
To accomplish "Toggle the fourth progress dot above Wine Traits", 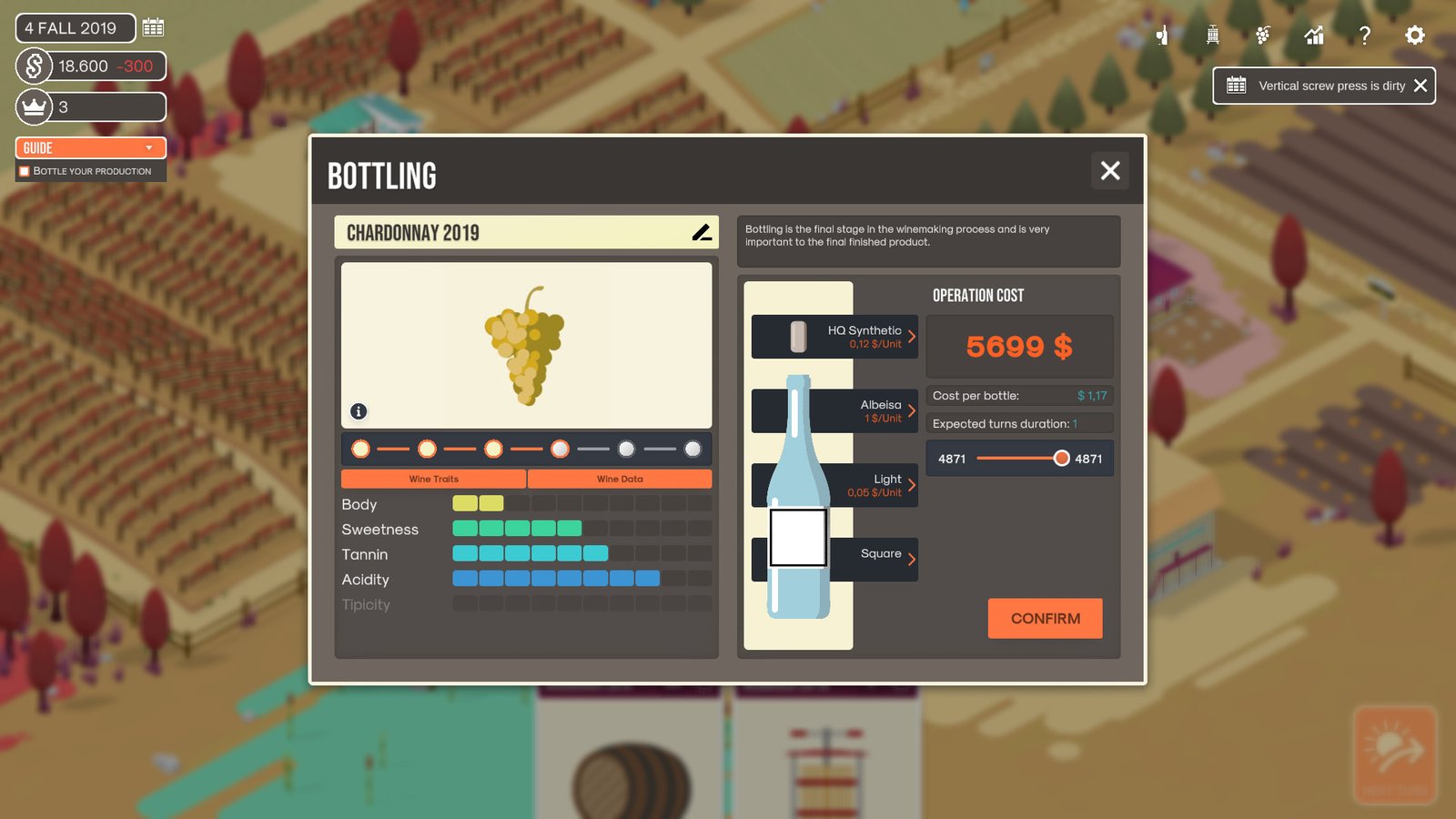I will 560,449.
